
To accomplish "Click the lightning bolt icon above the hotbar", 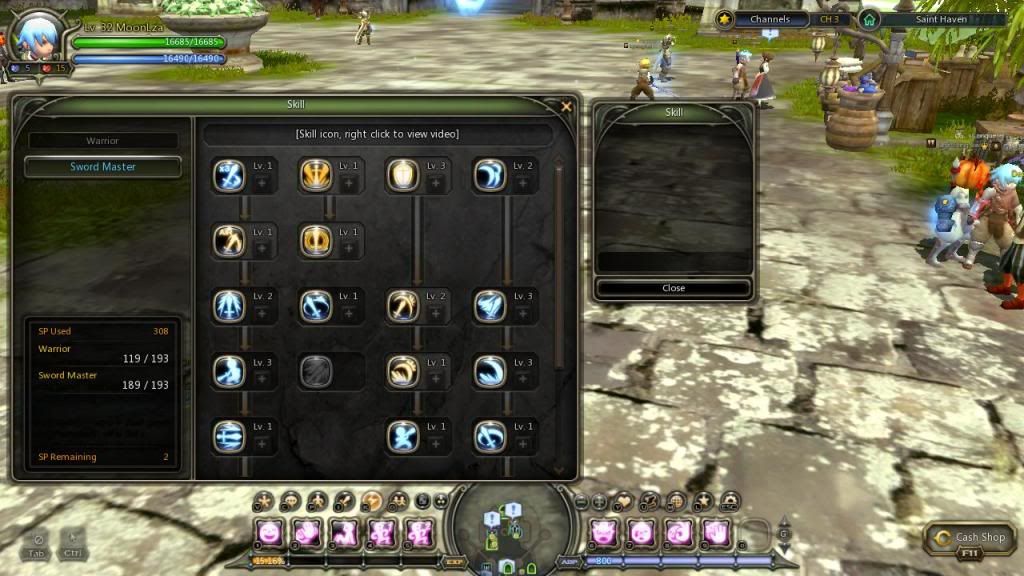I will coord(371,501).
